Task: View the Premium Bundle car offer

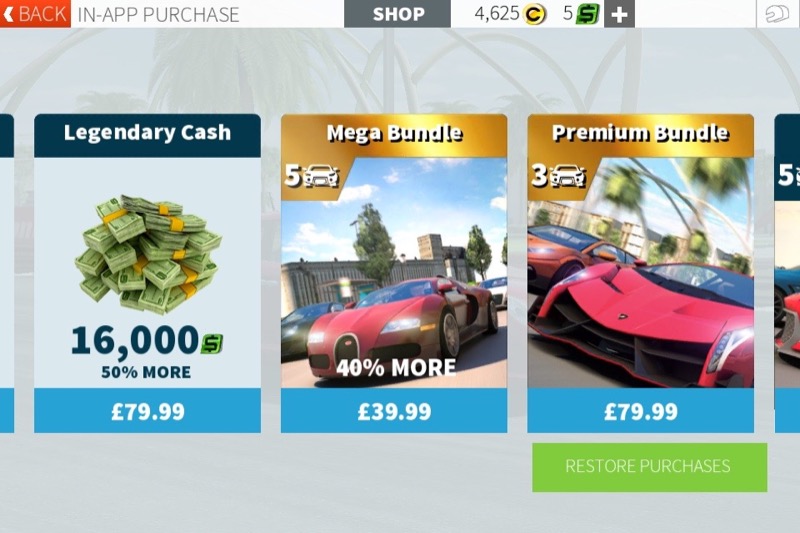Action: 640,260
